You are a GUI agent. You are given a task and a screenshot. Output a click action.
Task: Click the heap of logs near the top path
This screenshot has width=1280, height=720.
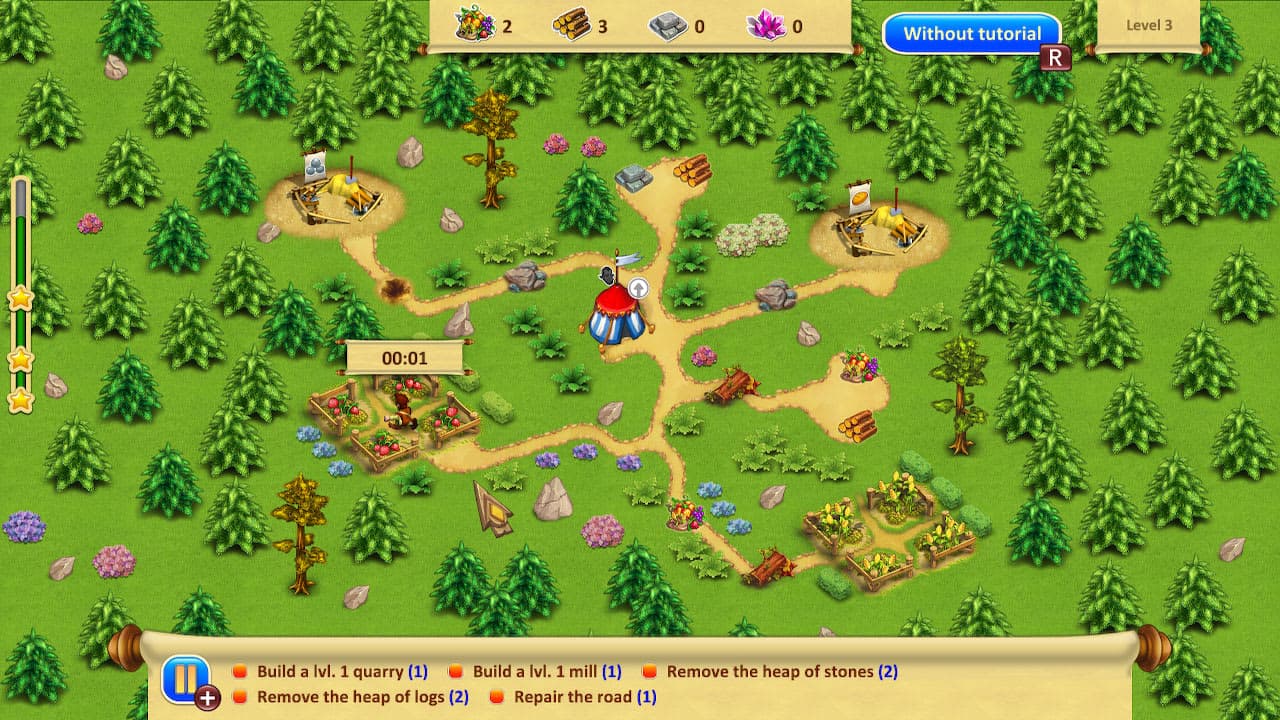[692, 172]
